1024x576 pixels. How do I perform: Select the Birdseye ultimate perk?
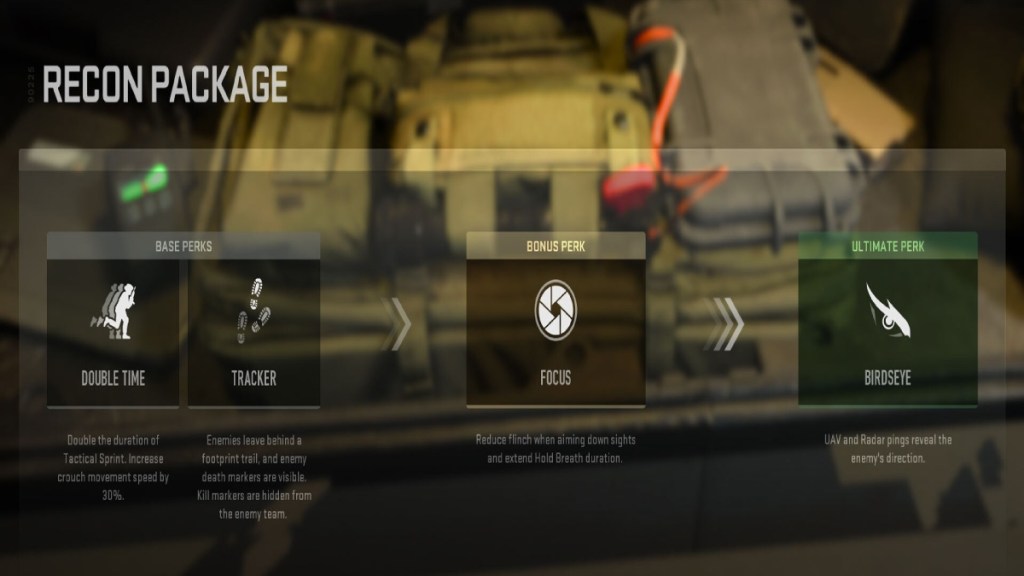(x=887, y=330)
